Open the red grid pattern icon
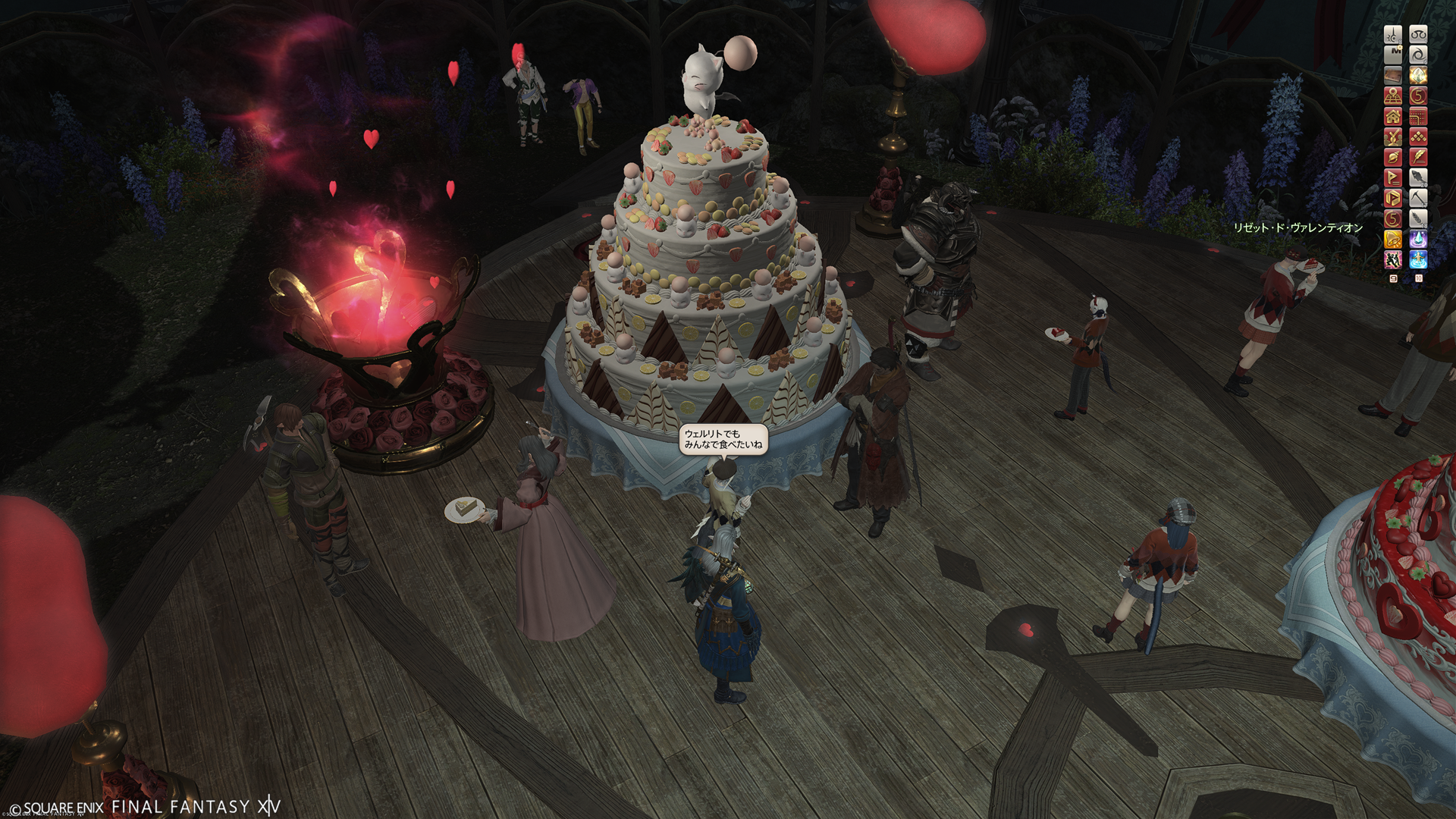1456x819 pixels. pyautogui.click(x=1418, y=116)
